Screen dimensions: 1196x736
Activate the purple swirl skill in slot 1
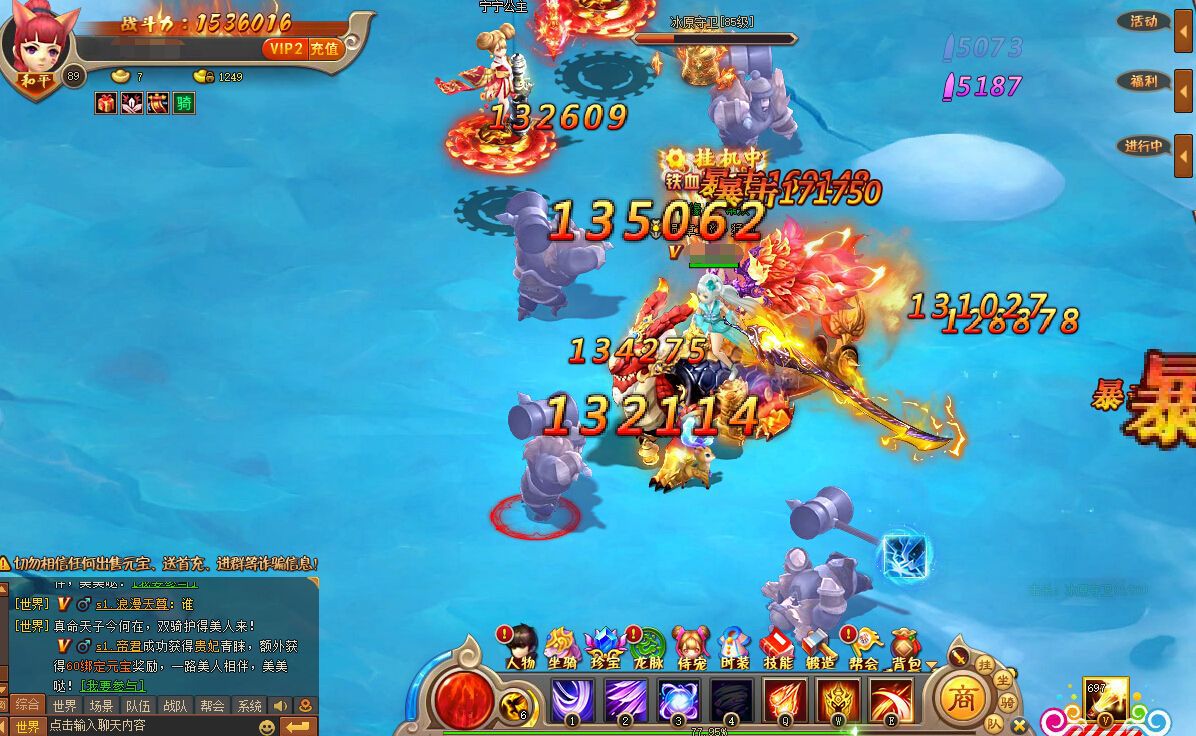tap(573, 699)
